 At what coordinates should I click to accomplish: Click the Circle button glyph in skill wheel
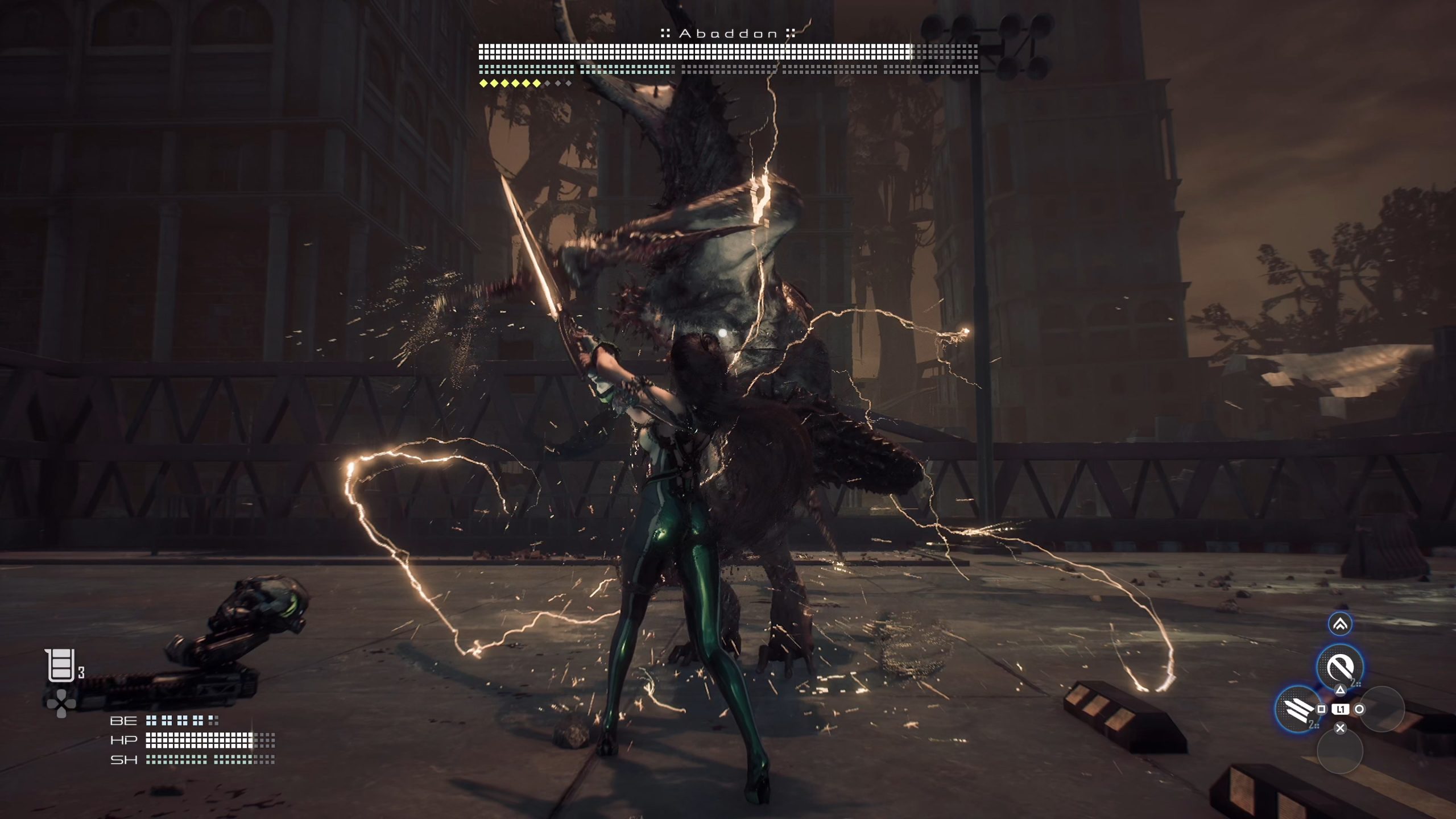coord(1359,709)
